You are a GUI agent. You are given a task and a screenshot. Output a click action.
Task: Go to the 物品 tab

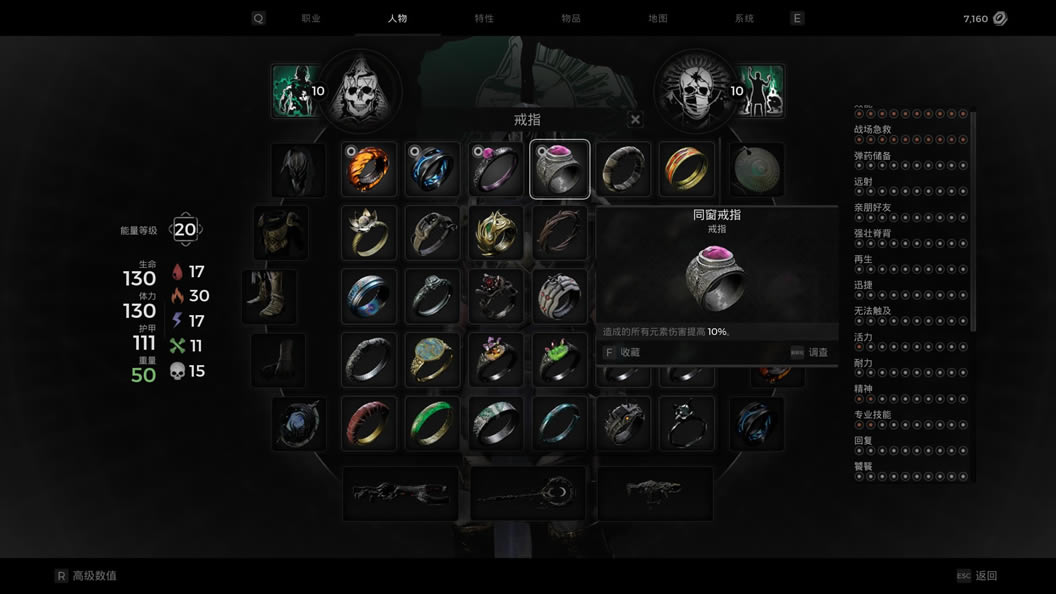coord(571,18)
